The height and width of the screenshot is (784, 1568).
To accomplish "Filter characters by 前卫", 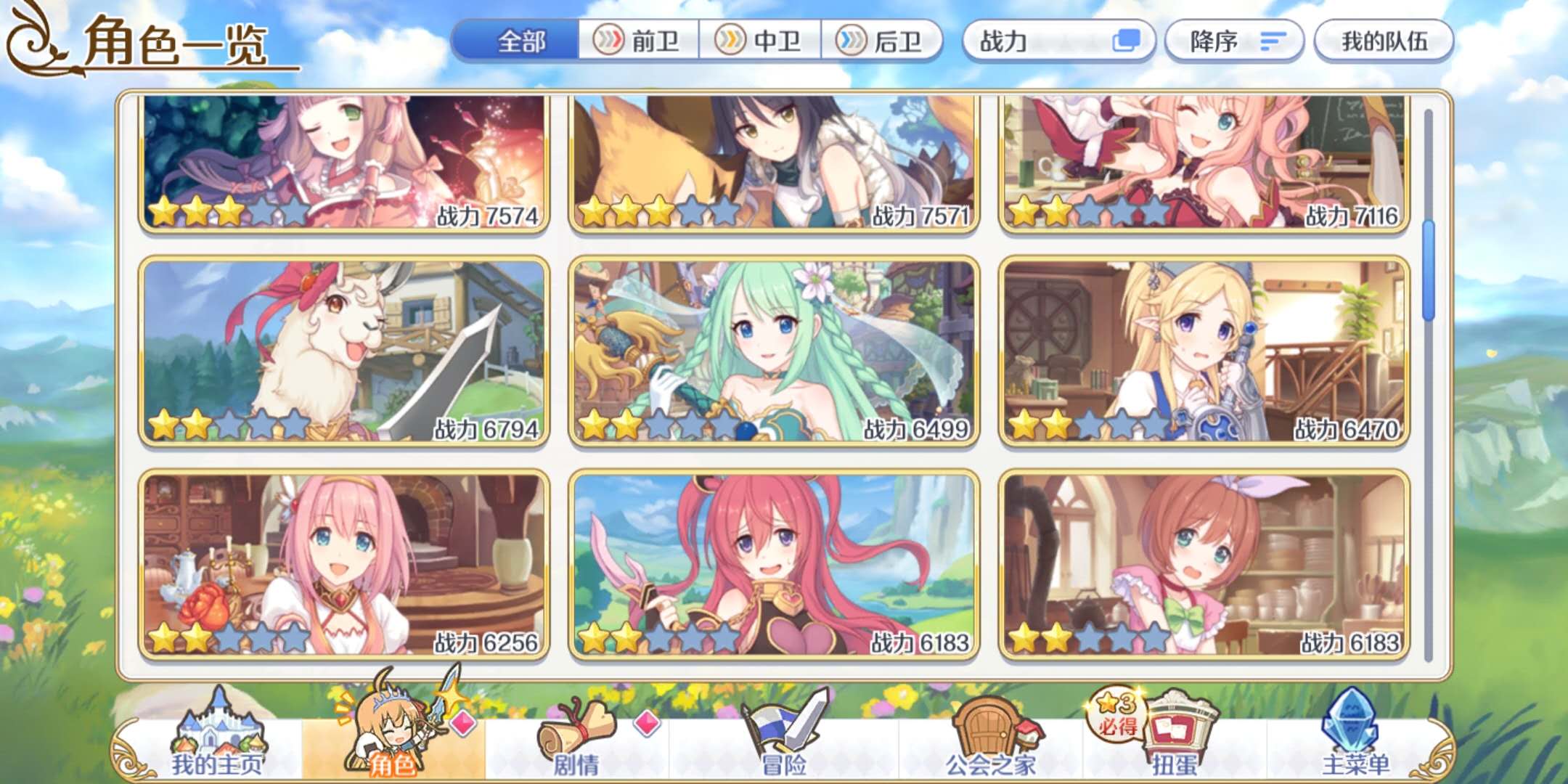I will tap(639, 41).
